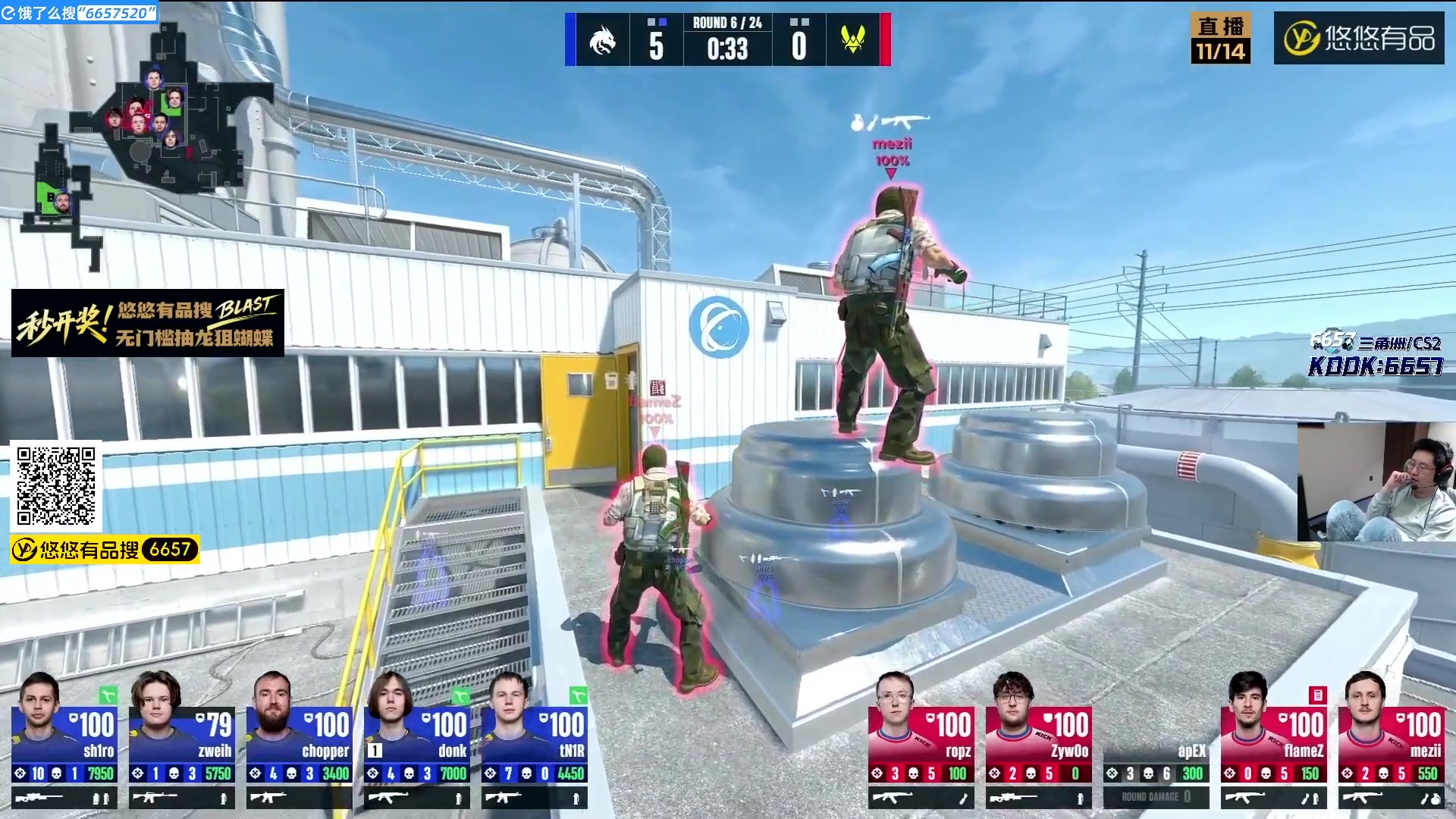This screenshot has width=1456, height=819.
Task: Click the BLAST lottery promo banner
Action: point(148,323)
